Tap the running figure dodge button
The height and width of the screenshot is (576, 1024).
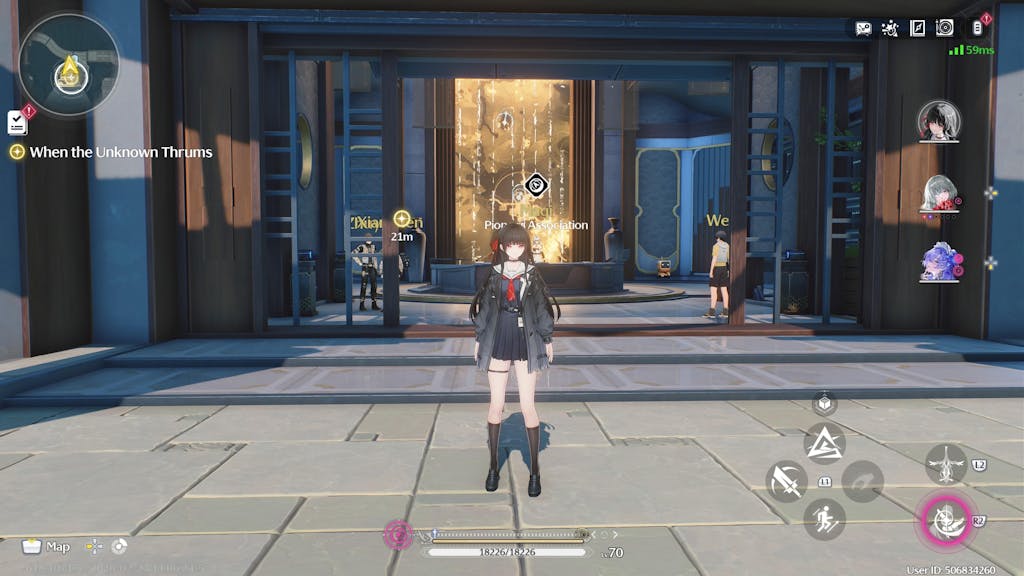pyautogui.click(x=824, y=519)
